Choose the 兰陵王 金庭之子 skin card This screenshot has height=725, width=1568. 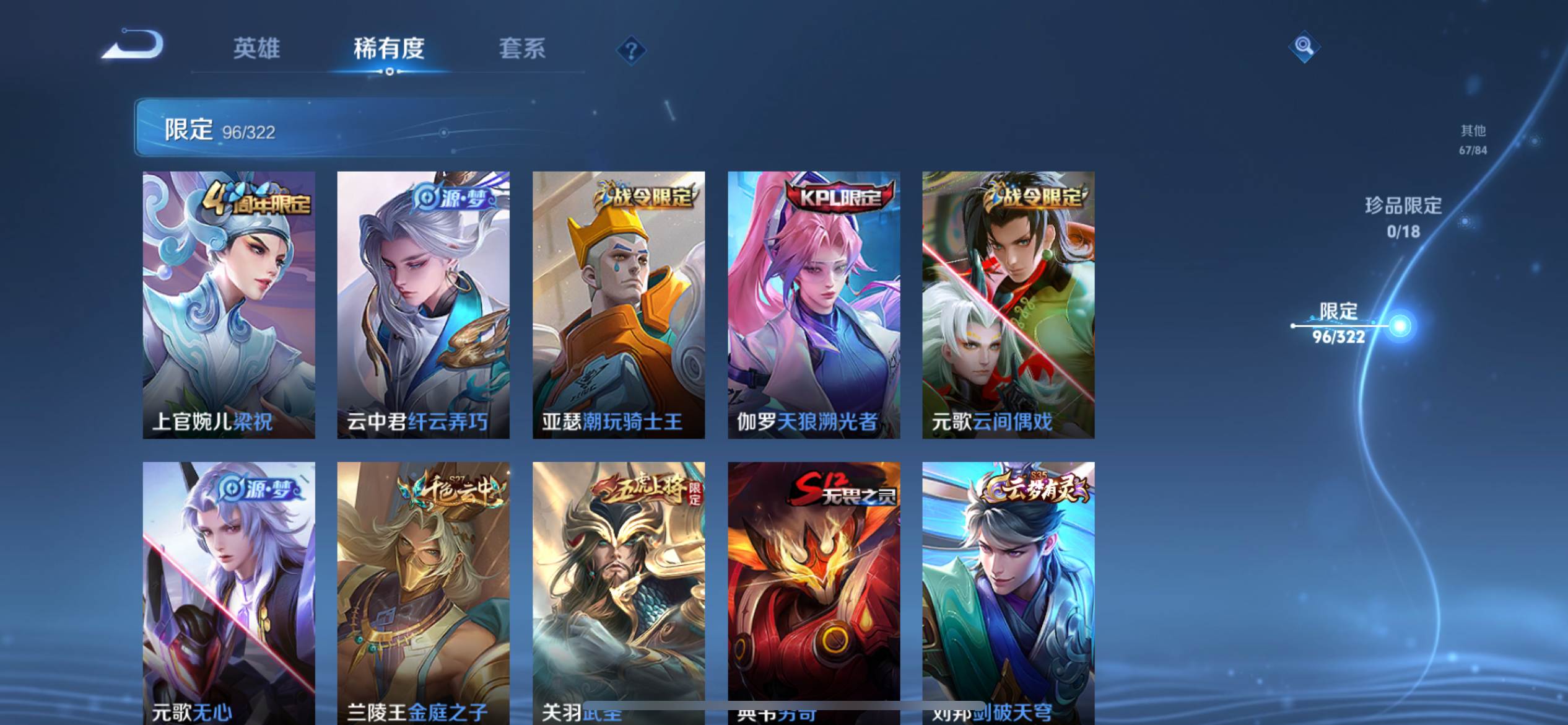423,589
